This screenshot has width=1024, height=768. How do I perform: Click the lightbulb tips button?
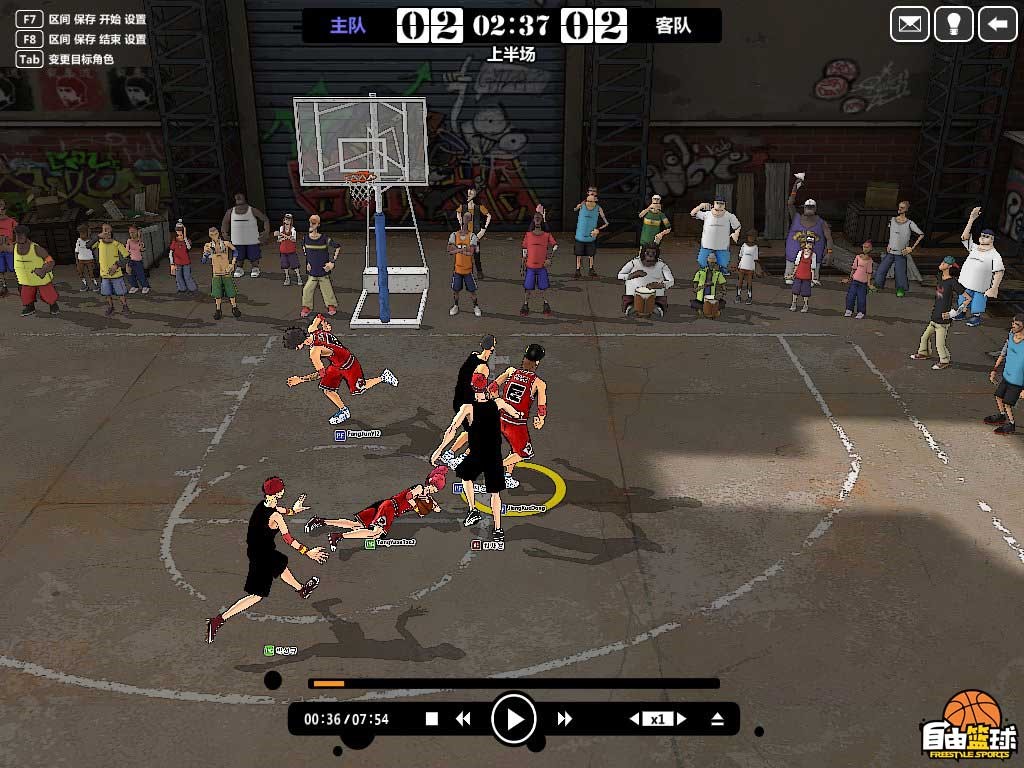point(953,24)
